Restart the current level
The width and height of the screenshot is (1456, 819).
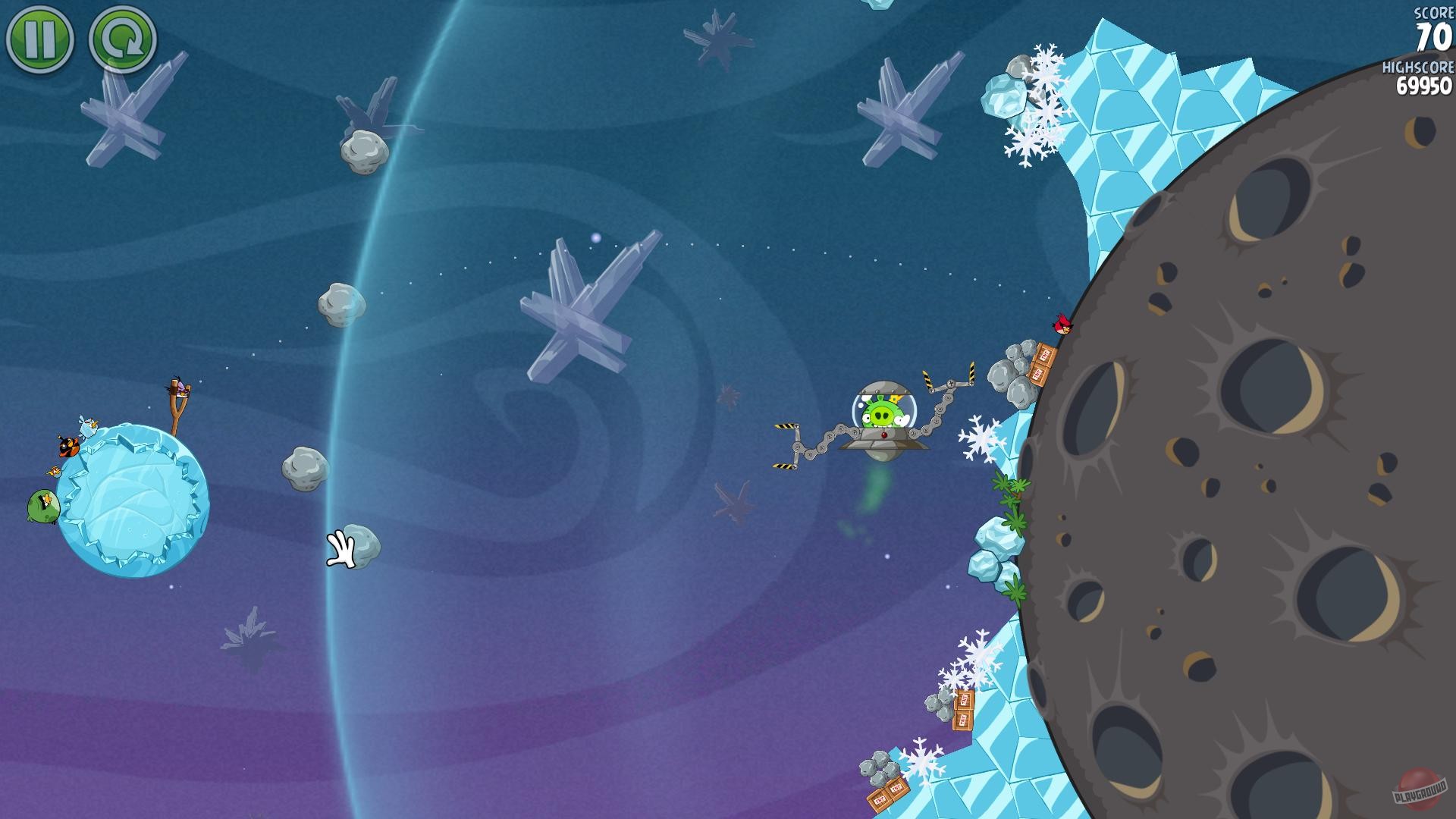point(121,37)
